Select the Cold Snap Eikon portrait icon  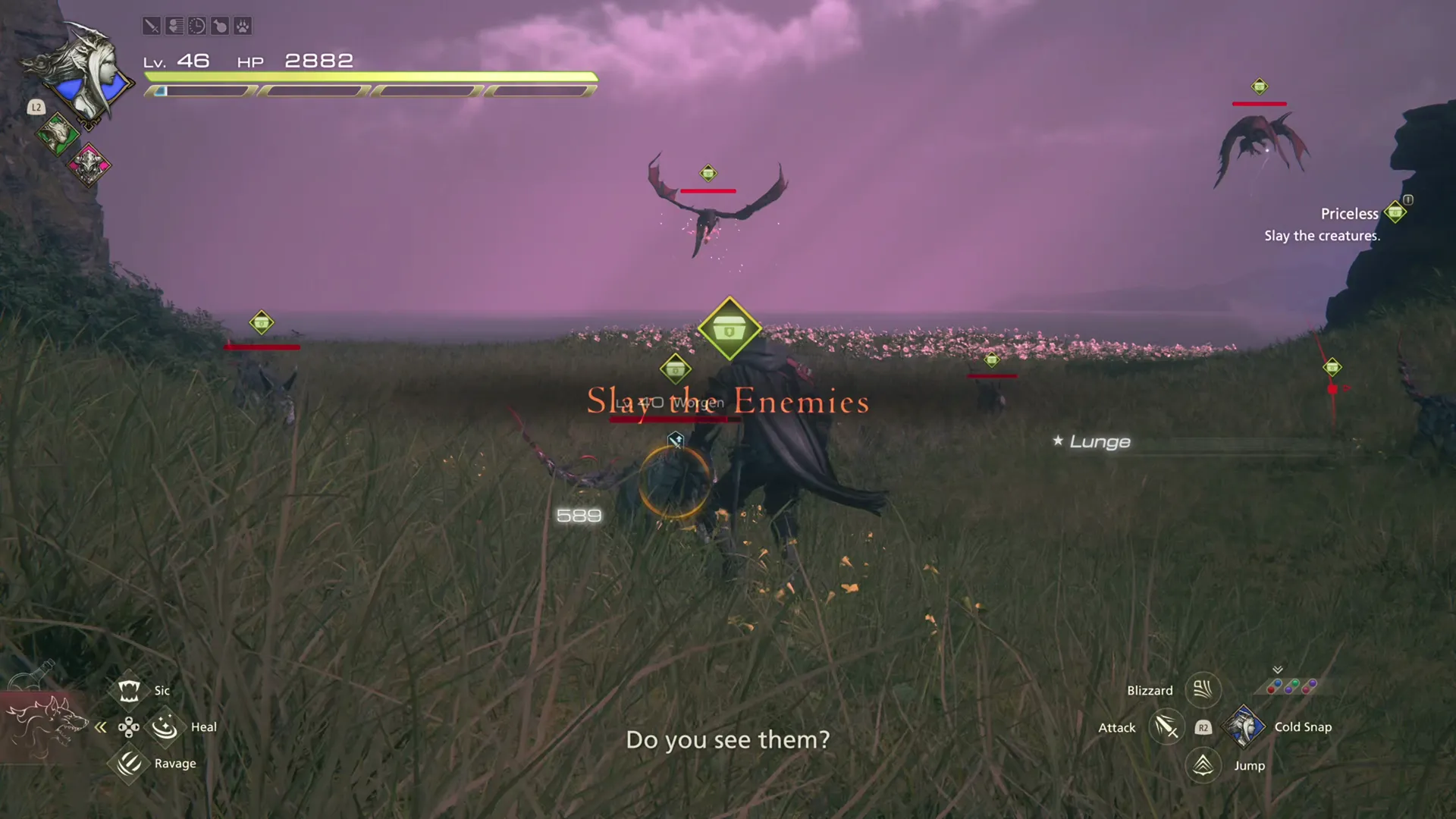pyautogui.click(x=1245, y=726)
